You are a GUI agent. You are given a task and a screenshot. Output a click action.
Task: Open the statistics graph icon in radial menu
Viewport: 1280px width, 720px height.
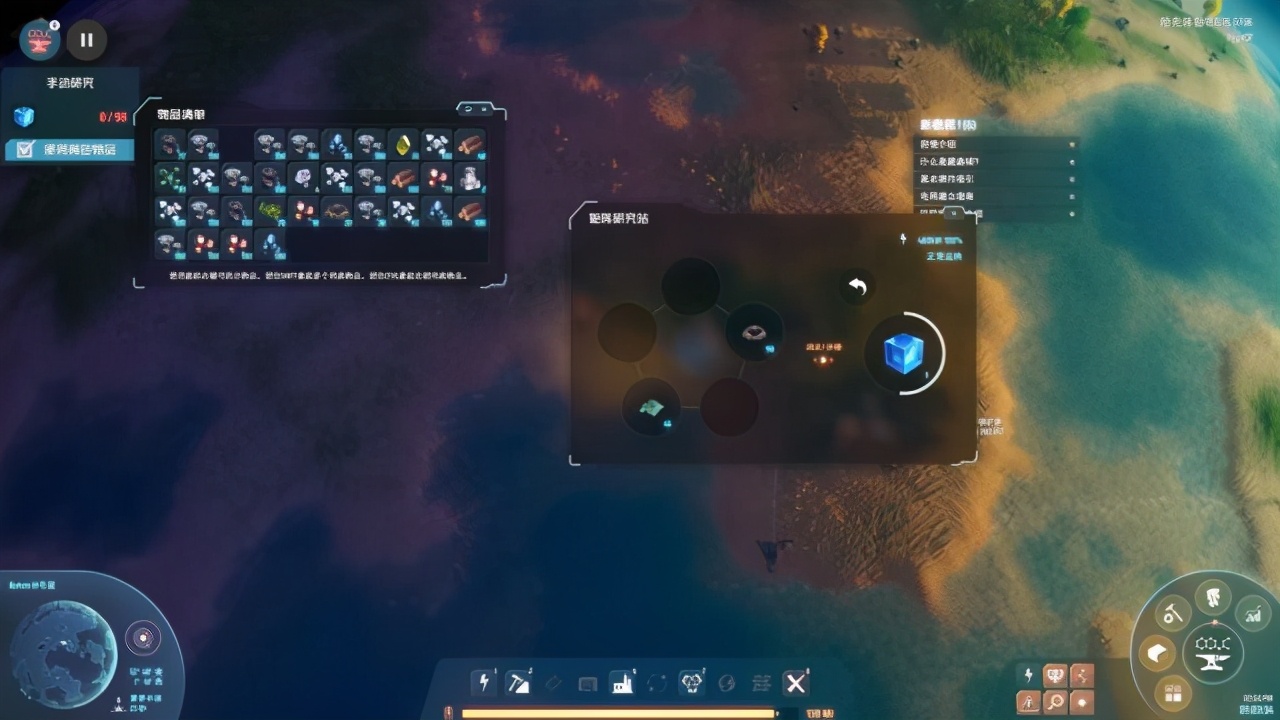pyautogui.click(x=1251, y=614)
